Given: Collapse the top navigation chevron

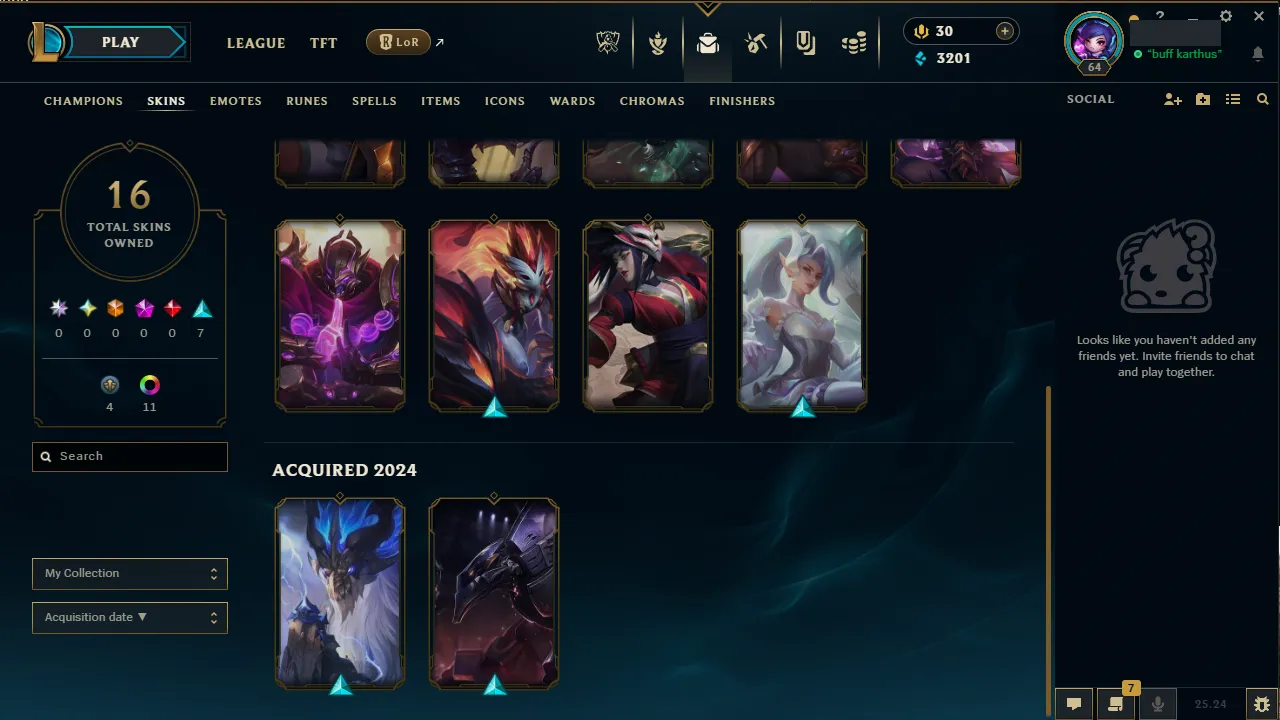Looking at the screenshot, I should 708,6.
